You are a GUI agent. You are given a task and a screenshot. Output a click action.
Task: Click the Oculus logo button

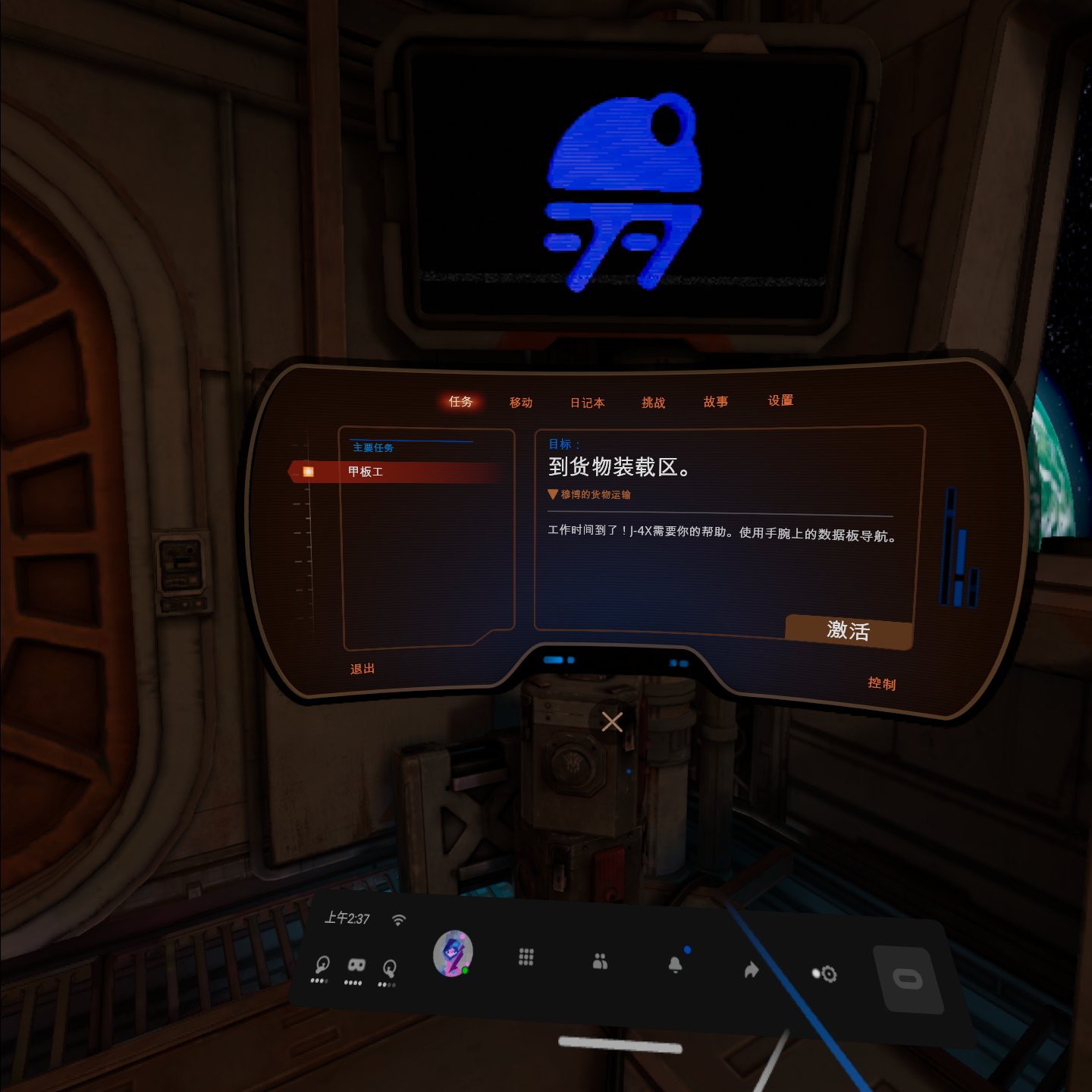tap(908, 979)
